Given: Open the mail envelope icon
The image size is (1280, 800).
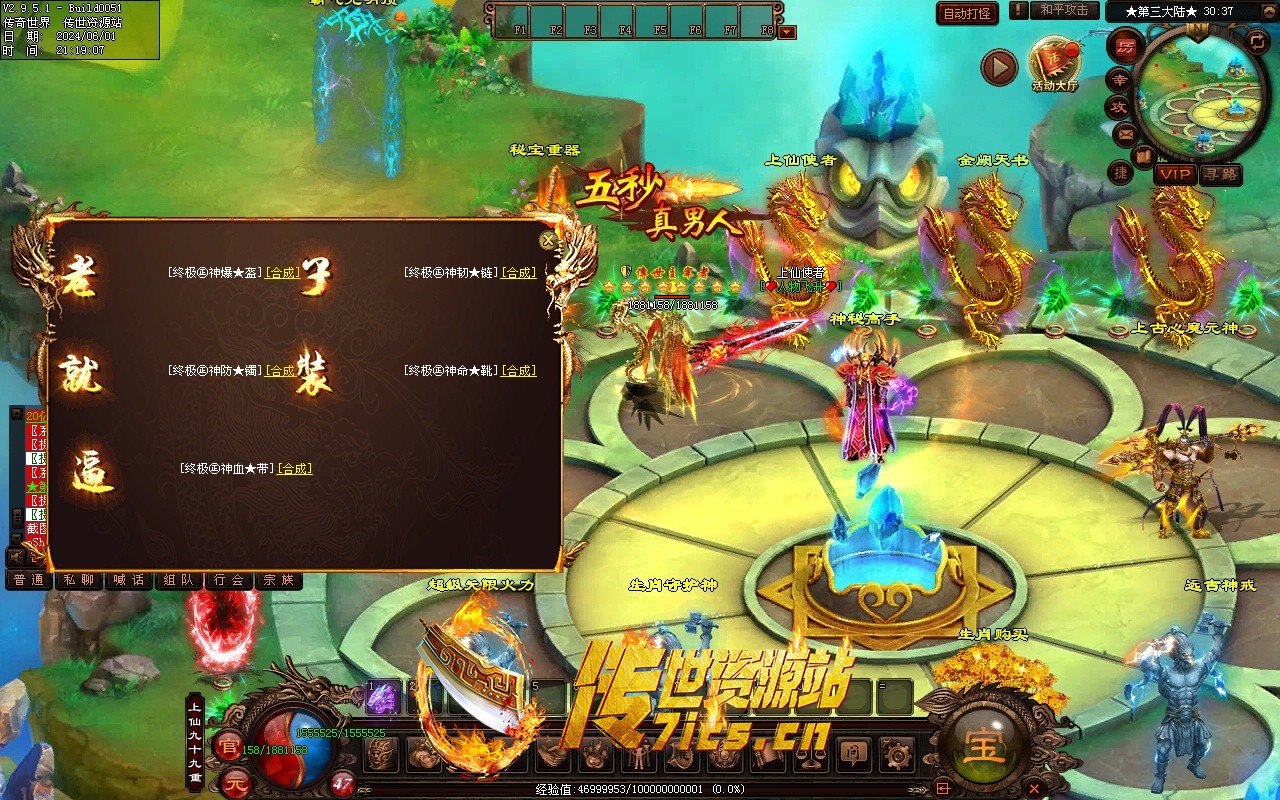Looking at the screenshot, I should (1126, 133).
